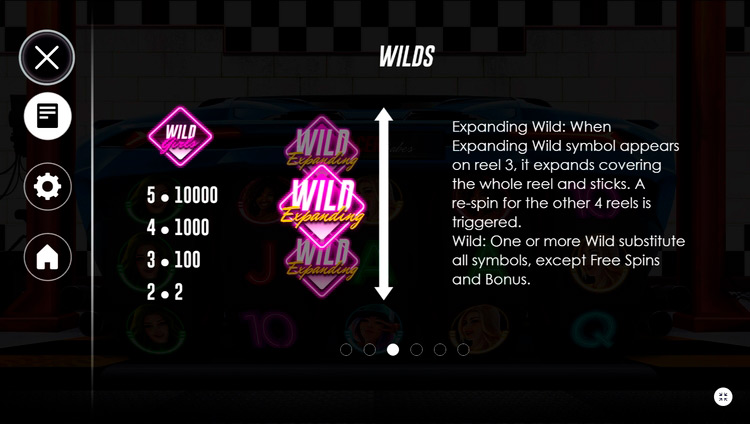Switch to the fourth info page dot
The height and width of the screenshot is (424, 750).
click(x=416, y=350)
